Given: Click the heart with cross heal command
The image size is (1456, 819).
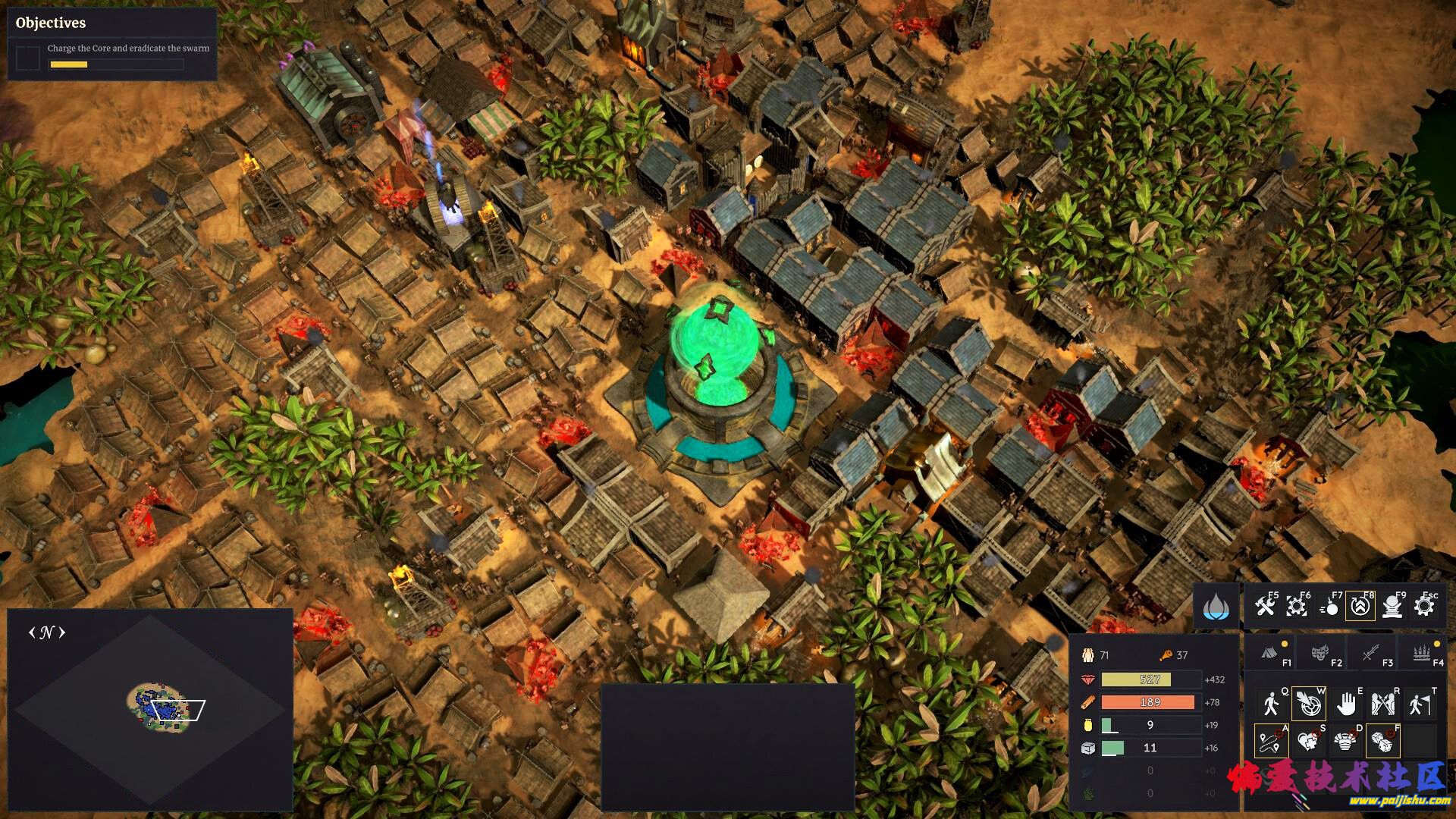Looking at the screenshot, I should tap(1309, 741).
